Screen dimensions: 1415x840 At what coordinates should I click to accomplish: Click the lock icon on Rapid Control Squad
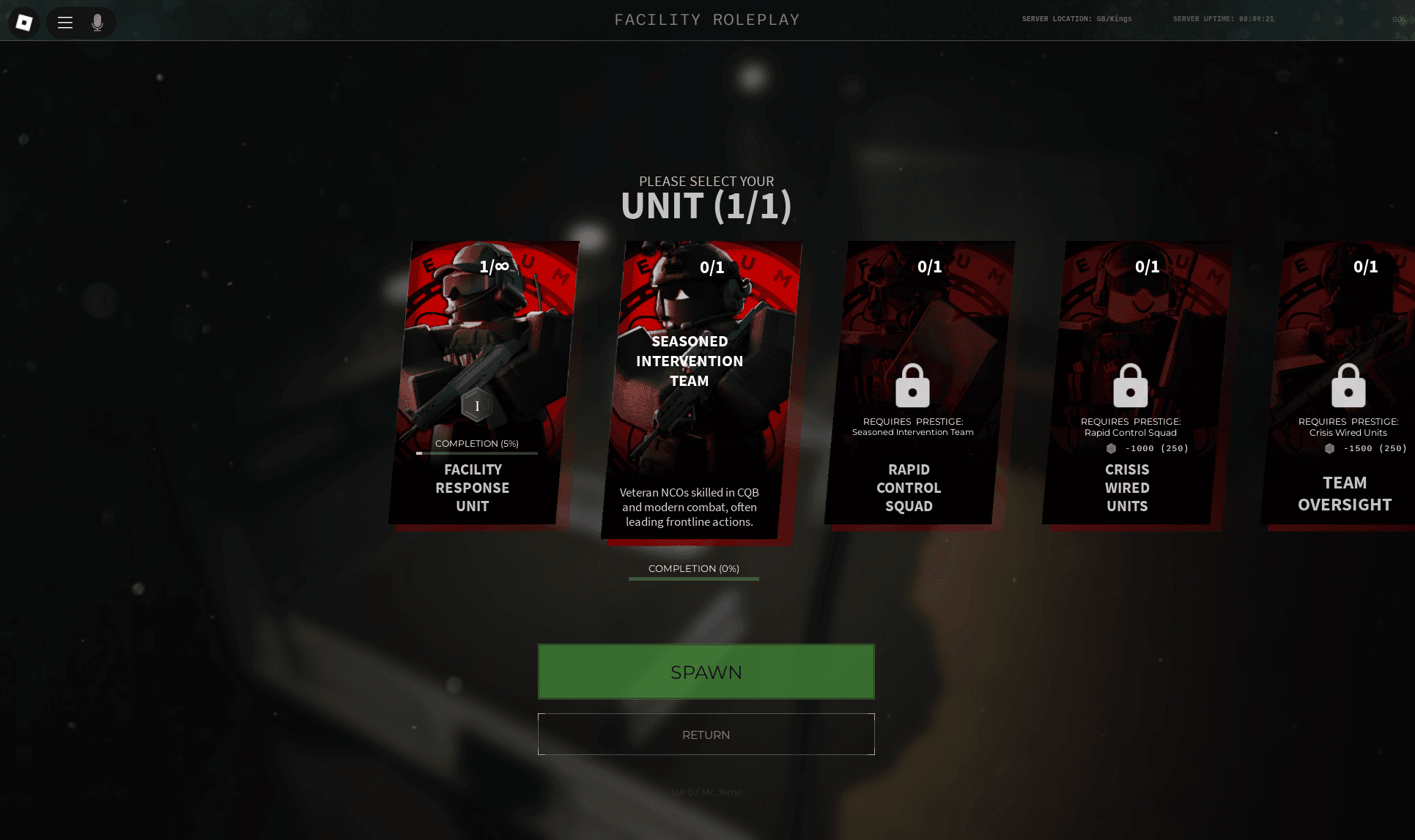point(911,386)
